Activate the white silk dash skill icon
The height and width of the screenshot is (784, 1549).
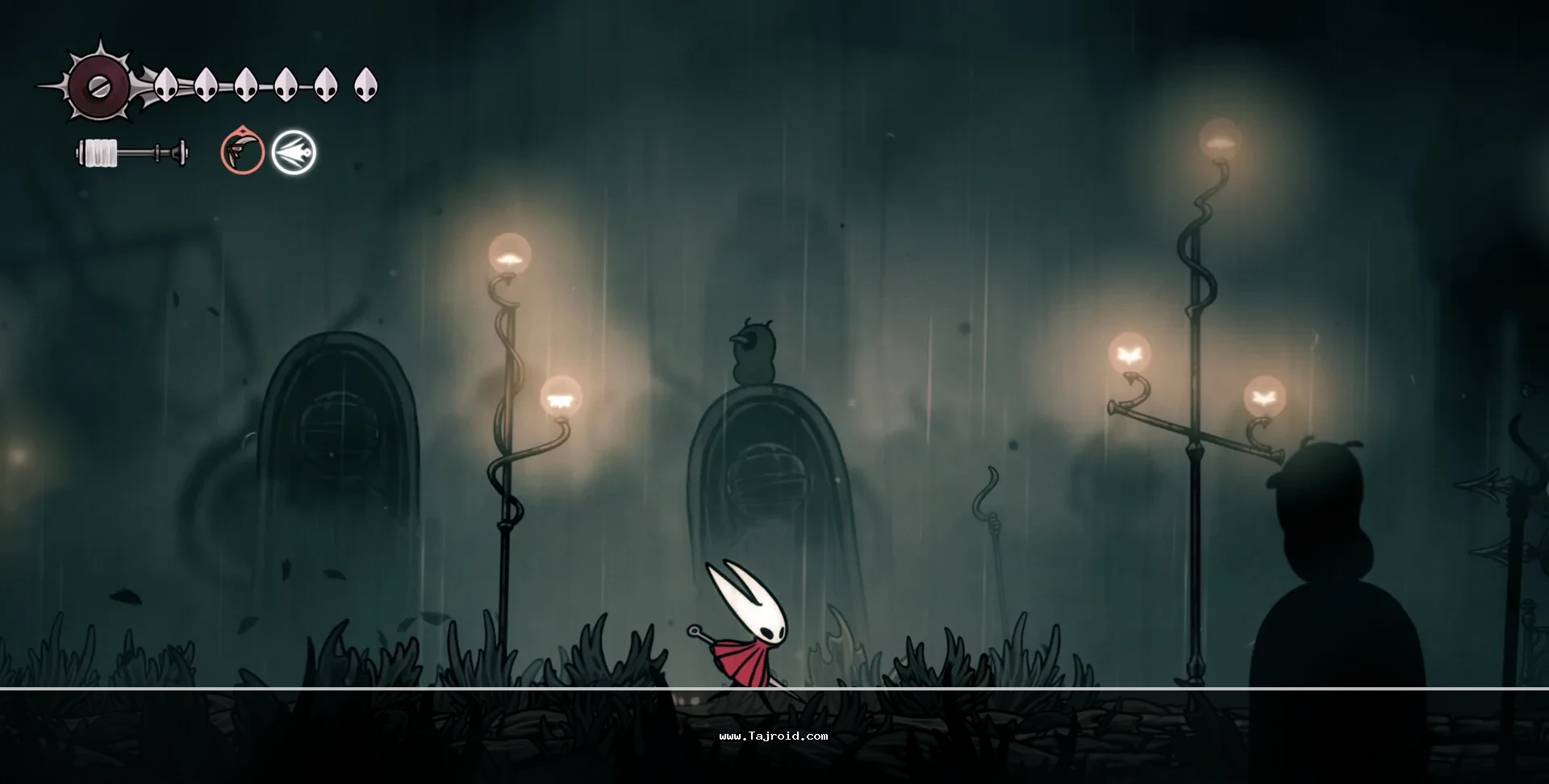pyautogui.click(x=294, y=152)
